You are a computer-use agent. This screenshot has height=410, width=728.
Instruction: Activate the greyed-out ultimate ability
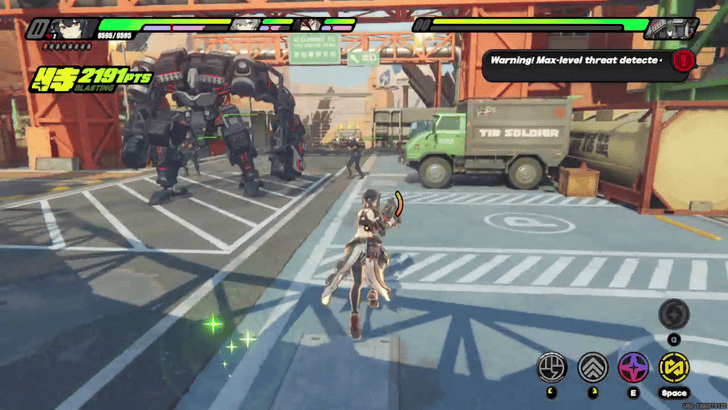pyautogui.click(x=674, y=314)
